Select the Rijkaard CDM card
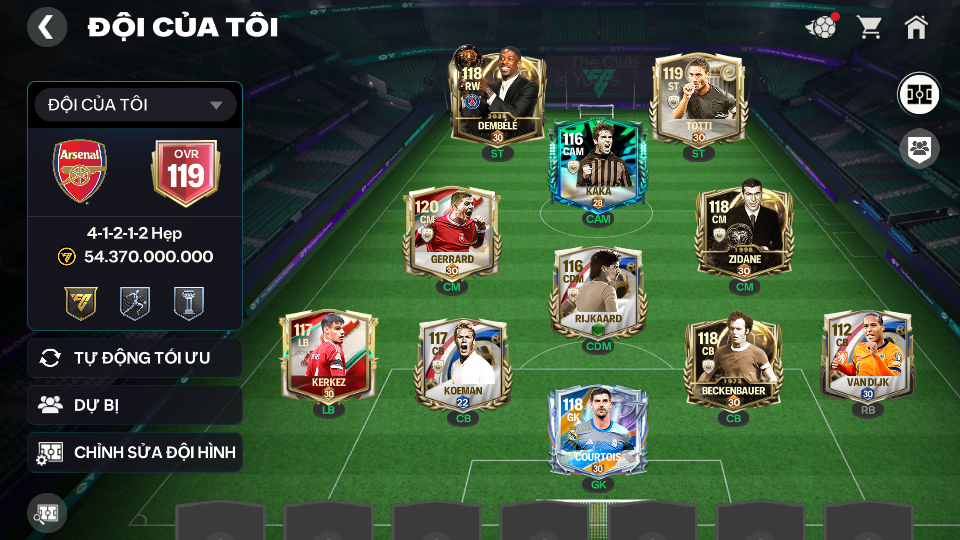 (x=597, y=292)
